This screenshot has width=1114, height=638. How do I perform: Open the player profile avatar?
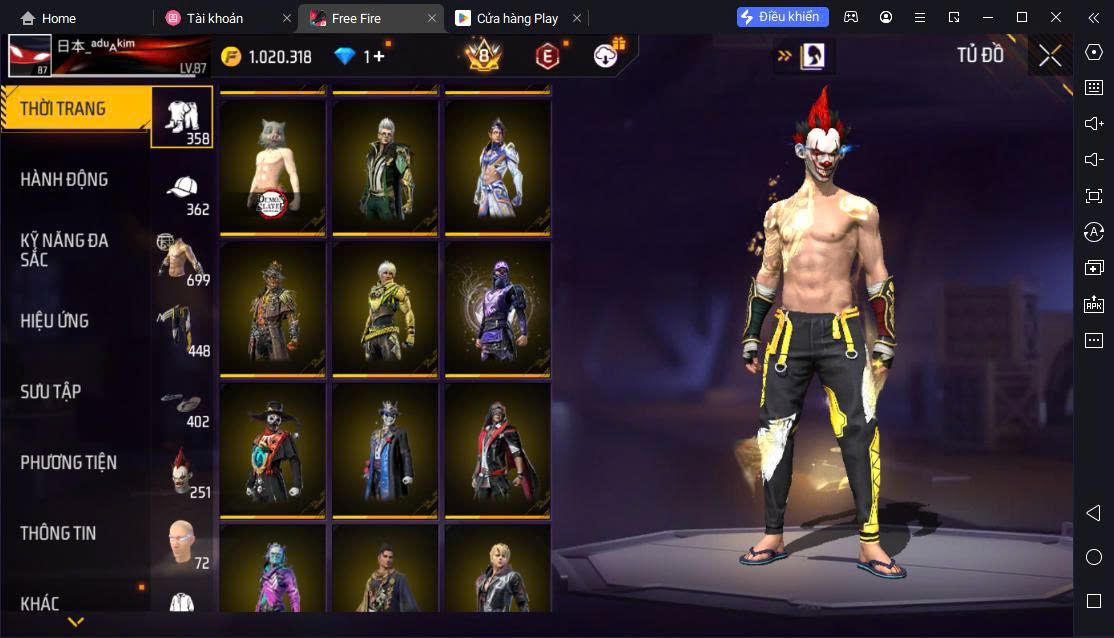(x=30, y=56)
